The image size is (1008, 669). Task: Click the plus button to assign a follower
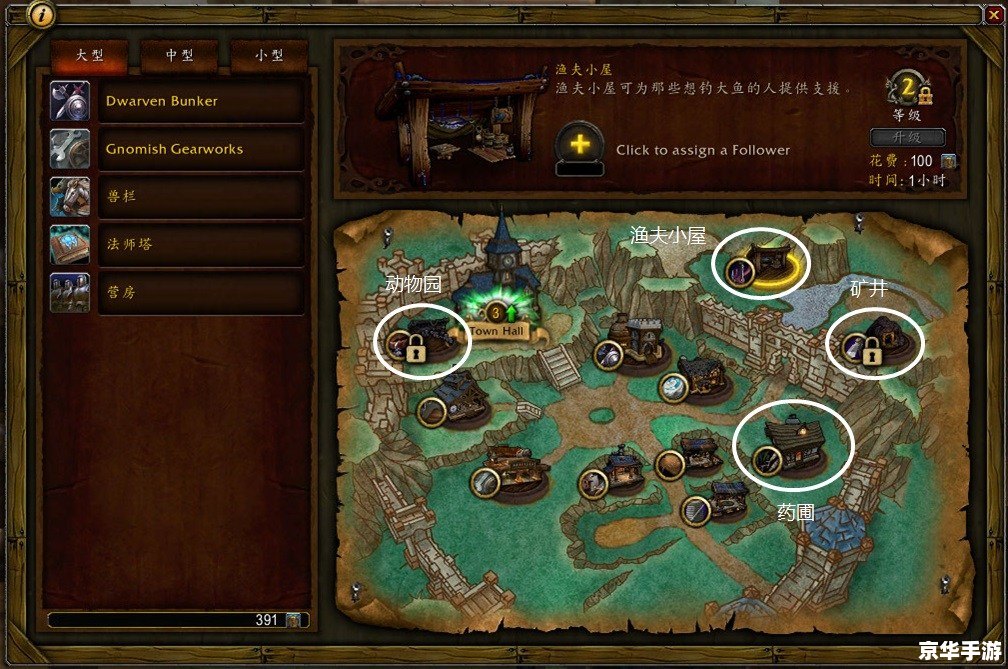coord(579,145)
